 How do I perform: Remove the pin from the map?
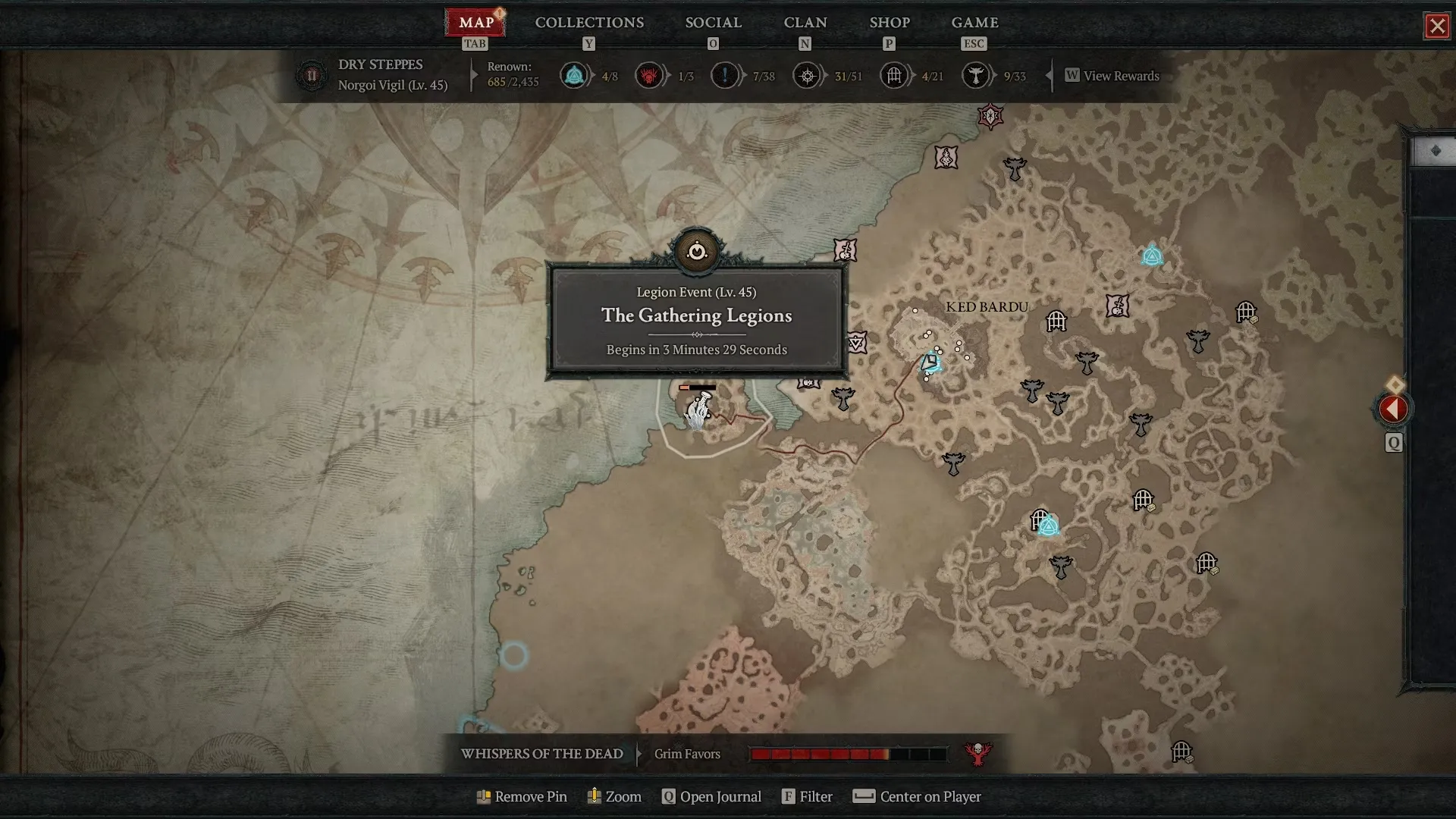pos(522,796)
